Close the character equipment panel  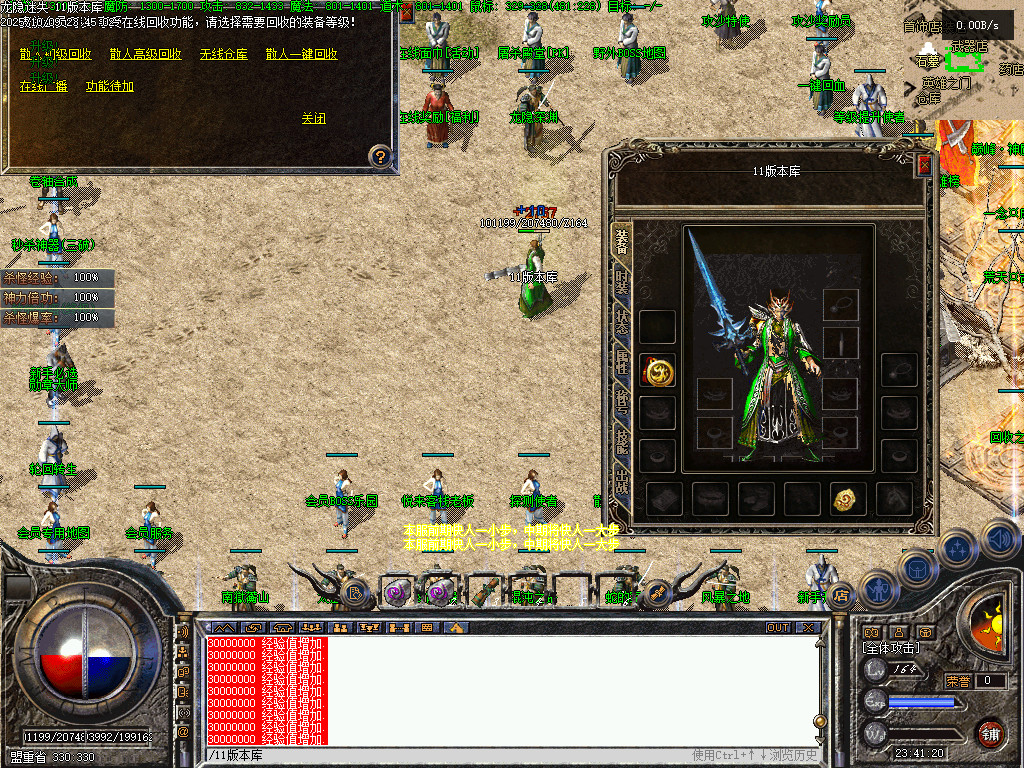pos(924,166)
